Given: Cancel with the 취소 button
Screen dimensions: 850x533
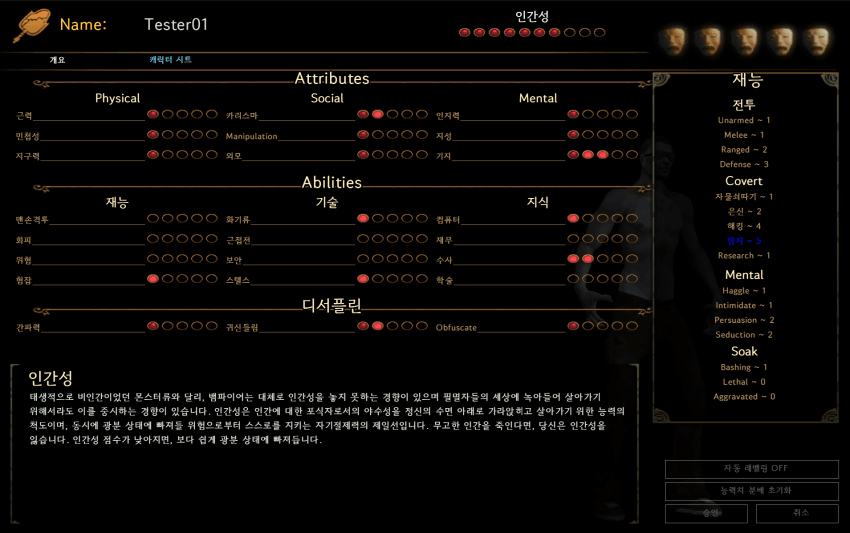Looking at the screenshot, I should [x=796, y=513].
